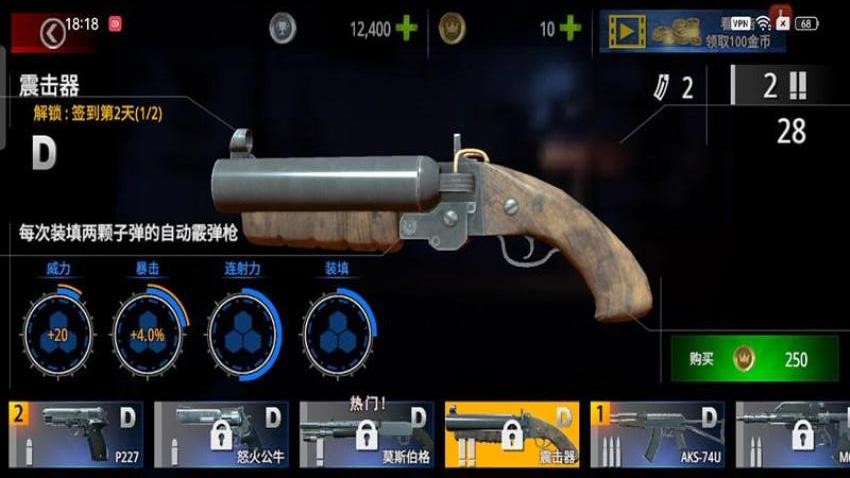The height and width of the screenshot is (478, 850).
Task: Open the 暴击 critical stat dial
Action: coord(148,333)
